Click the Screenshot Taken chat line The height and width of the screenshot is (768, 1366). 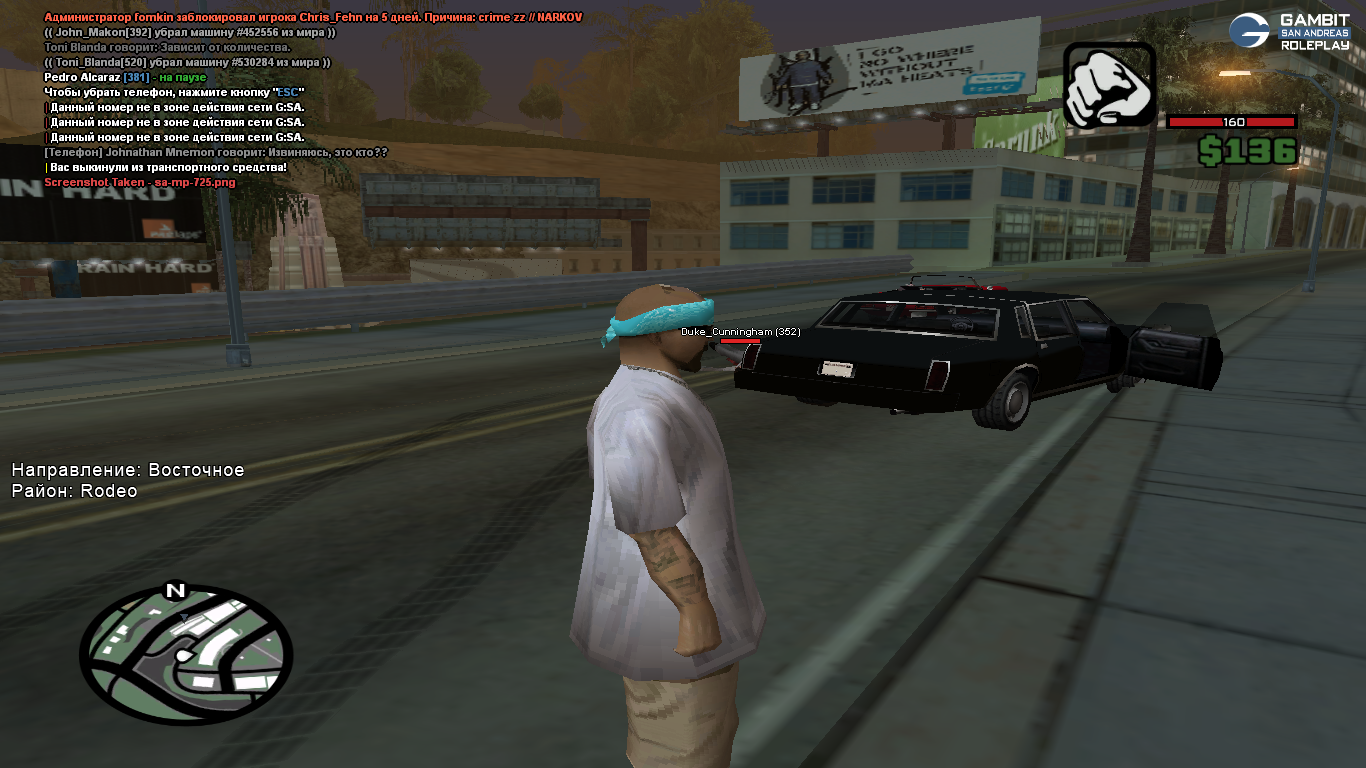pyautogui.click(x=140, y=183)
